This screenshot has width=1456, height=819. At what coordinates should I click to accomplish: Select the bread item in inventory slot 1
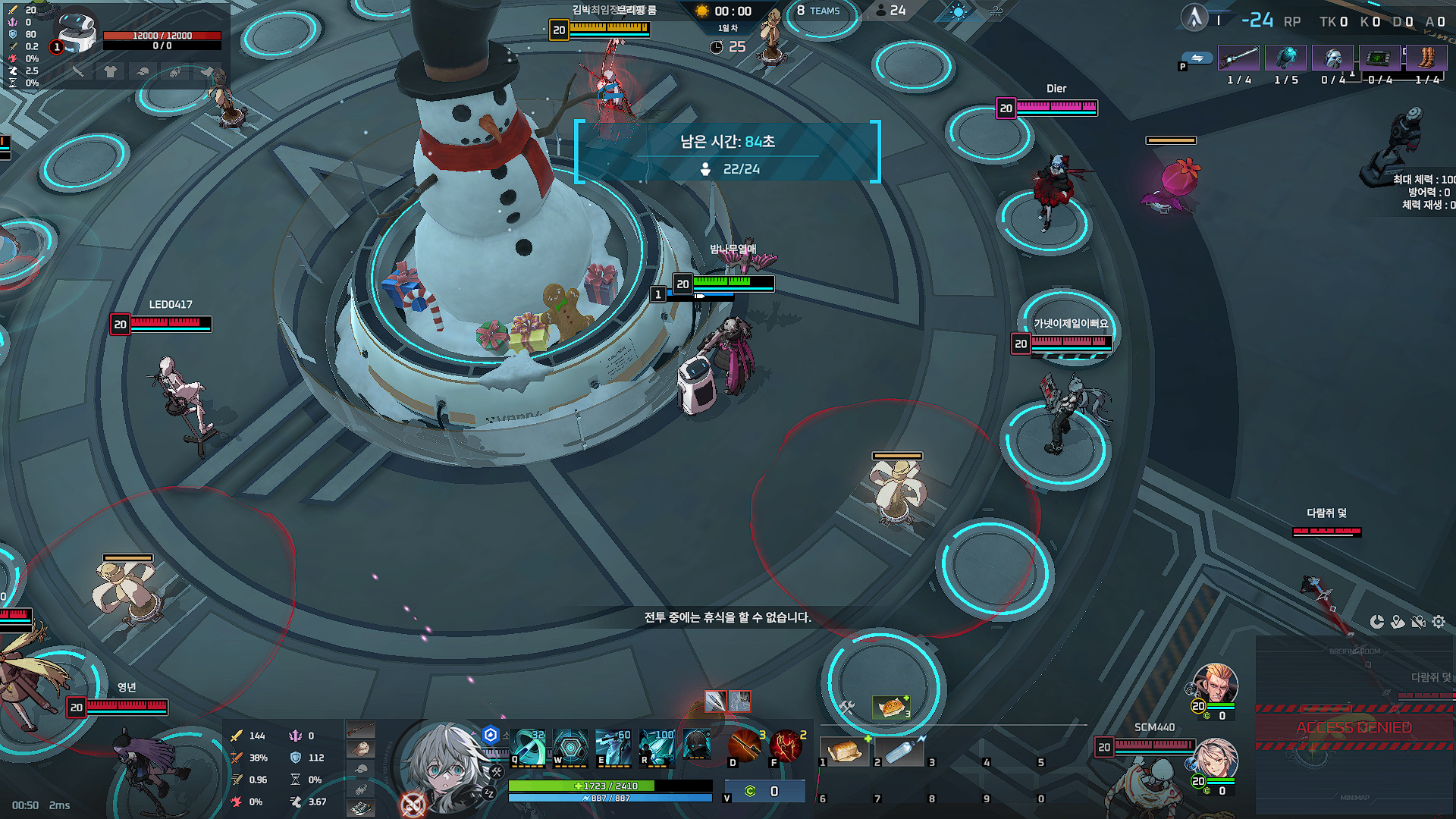point(845,751)
